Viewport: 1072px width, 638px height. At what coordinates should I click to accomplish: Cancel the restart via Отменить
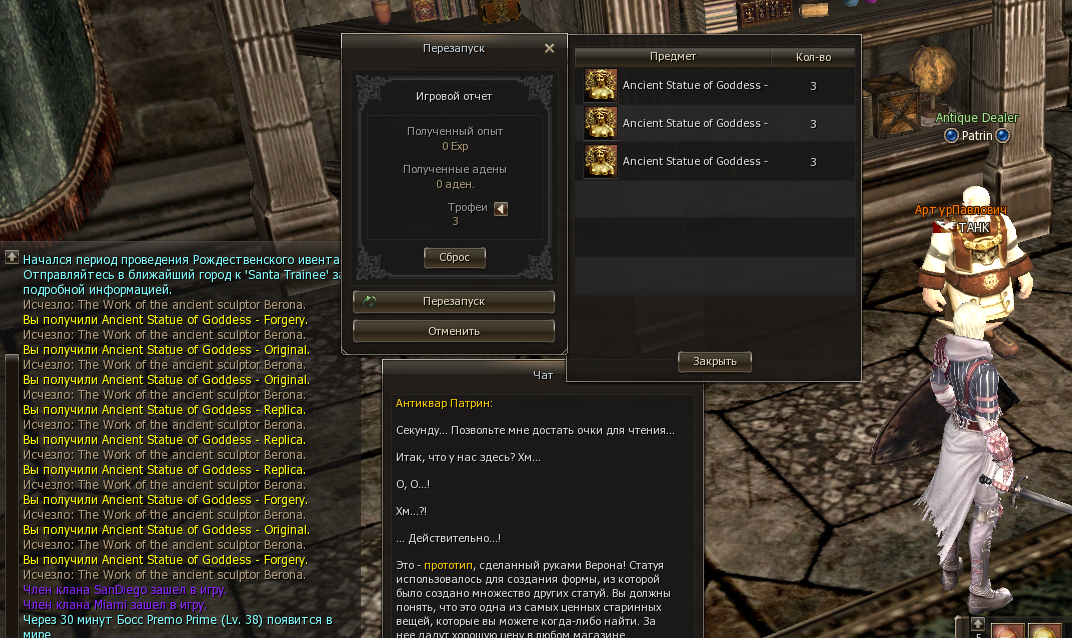tap(454, 331)
